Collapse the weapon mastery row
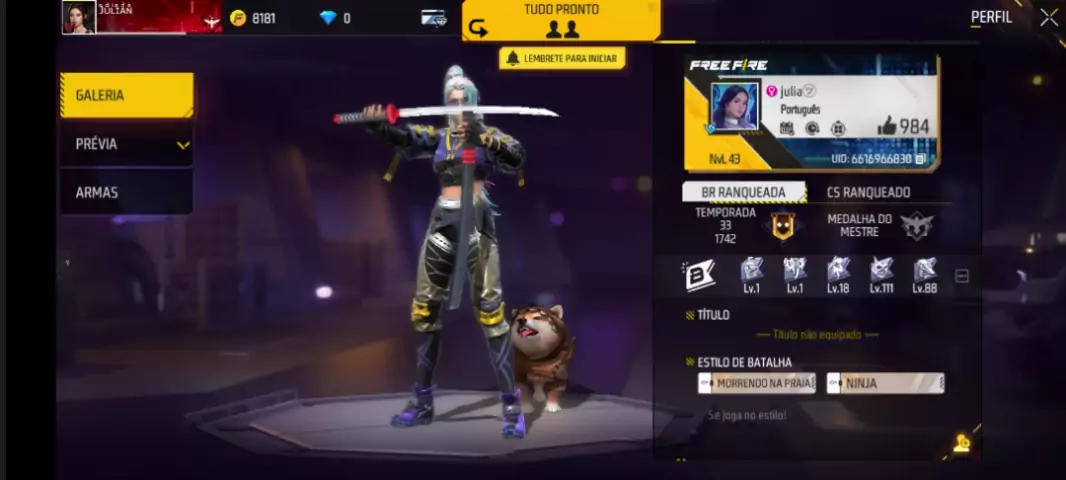The height and width of the screenshot is (480, 1066). (961, 276)
